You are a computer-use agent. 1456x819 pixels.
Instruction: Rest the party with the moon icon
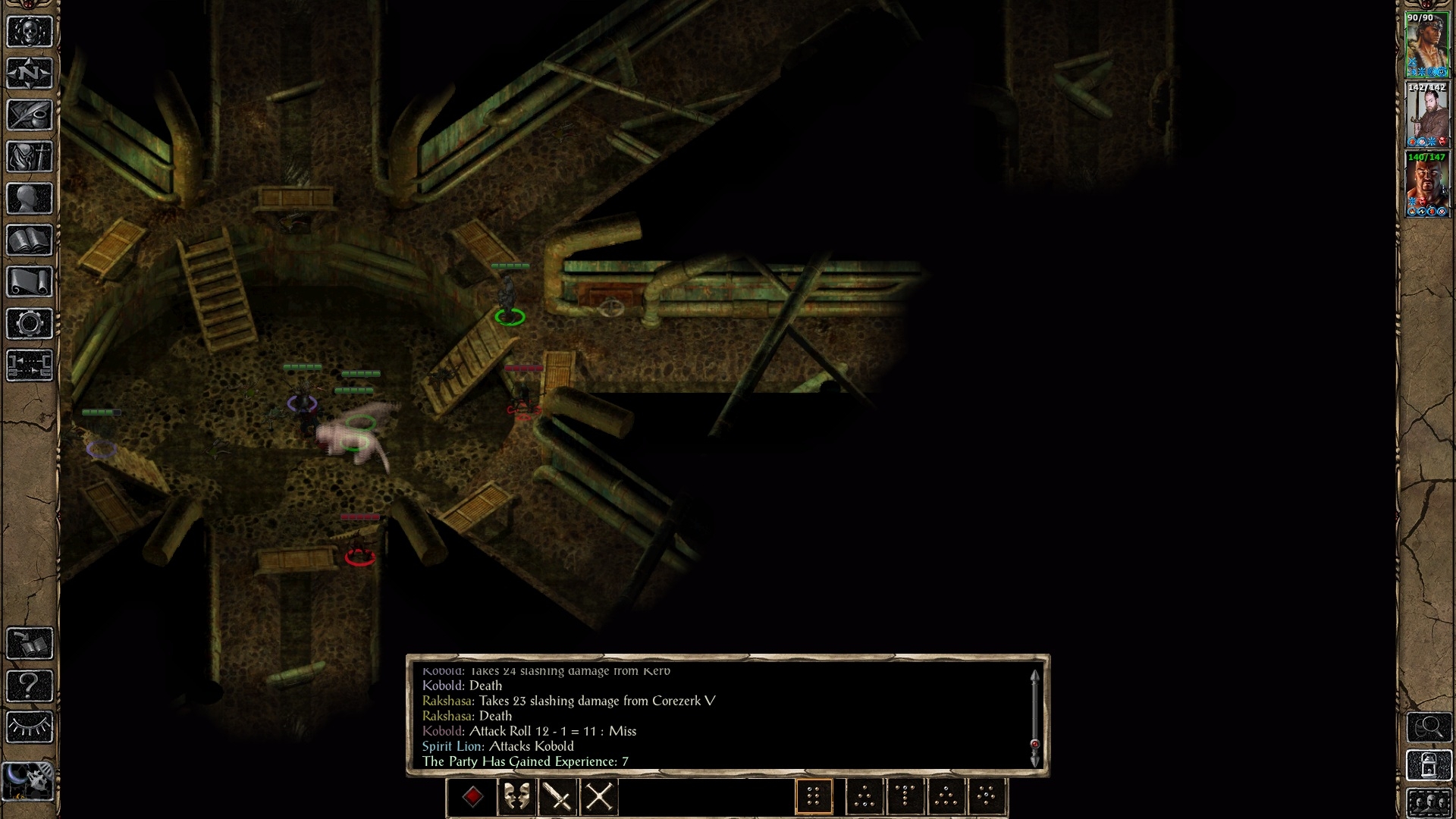(30, 779)
